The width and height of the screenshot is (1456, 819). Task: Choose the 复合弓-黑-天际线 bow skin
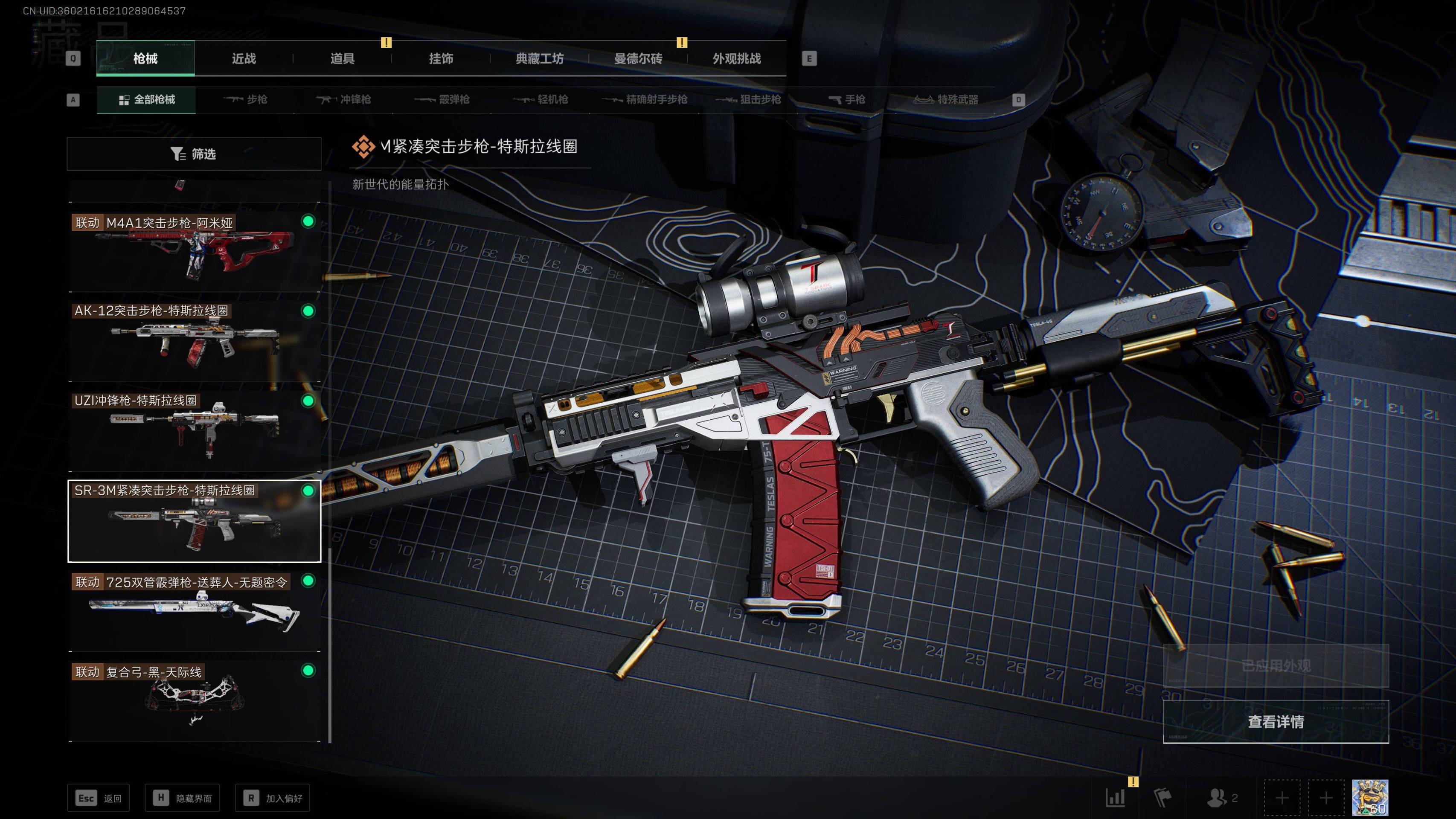click(194, 701)
